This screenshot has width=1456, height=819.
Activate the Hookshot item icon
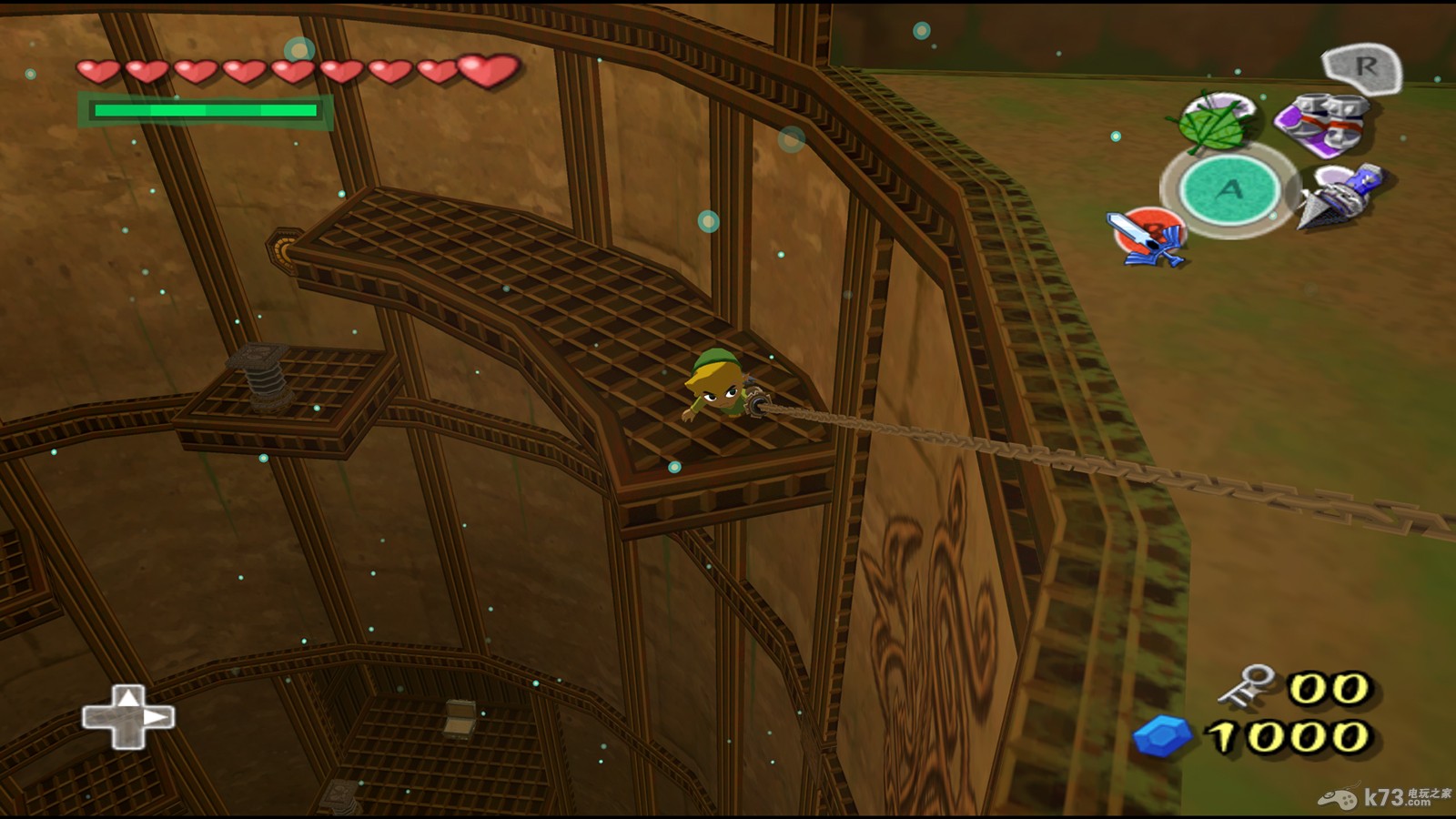click(x=1340, y=194)
